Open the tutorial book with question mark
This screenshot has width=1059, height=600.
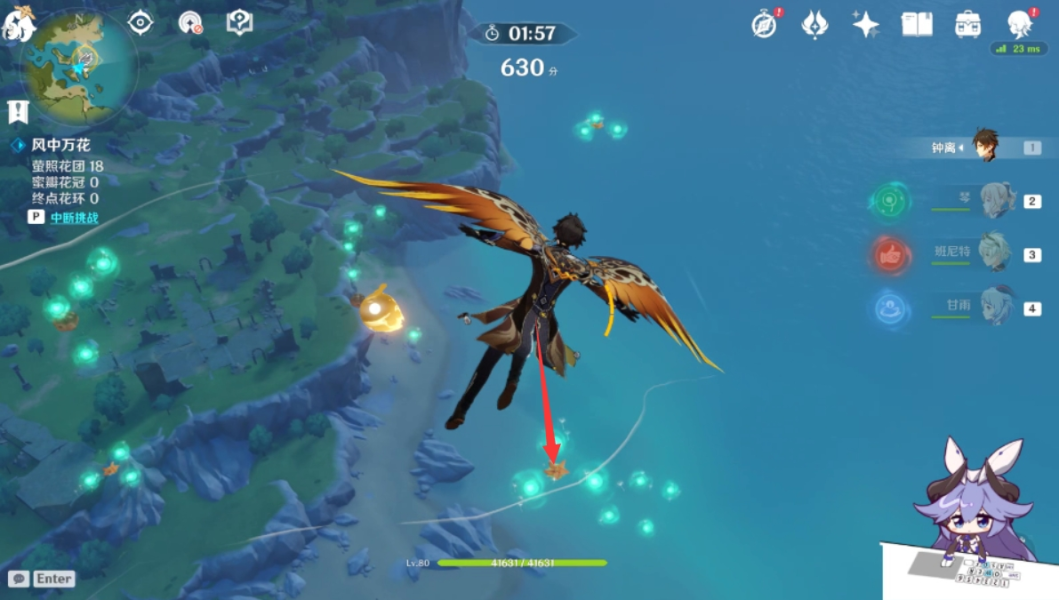239,22
